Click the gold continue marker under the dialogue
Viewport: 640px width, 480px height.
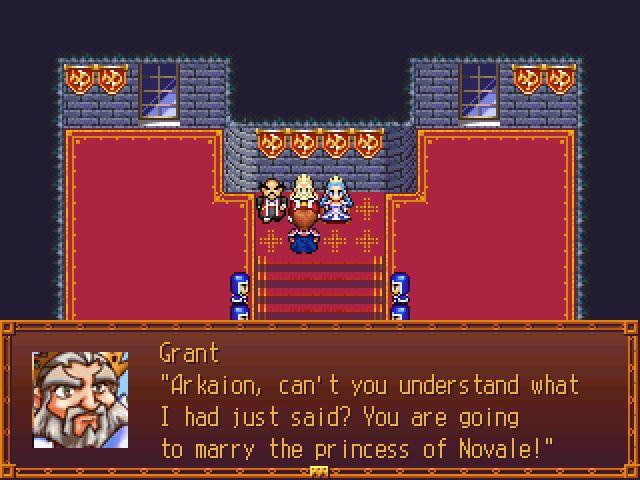[x=319, y=471]
